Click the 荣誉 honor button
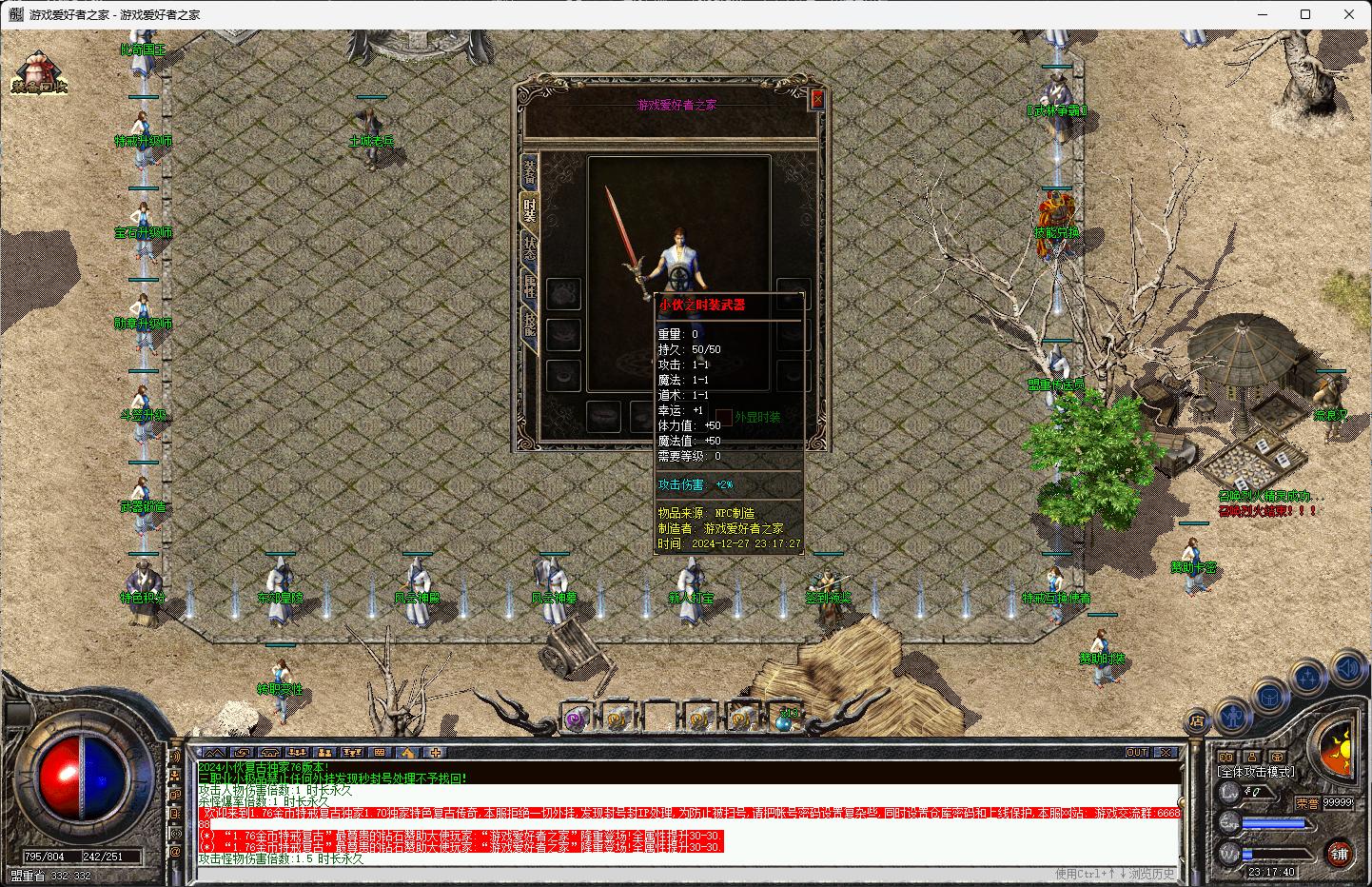Image resolution: width=1372 pixels, height=887 pixels. [x=1307, y=802]
